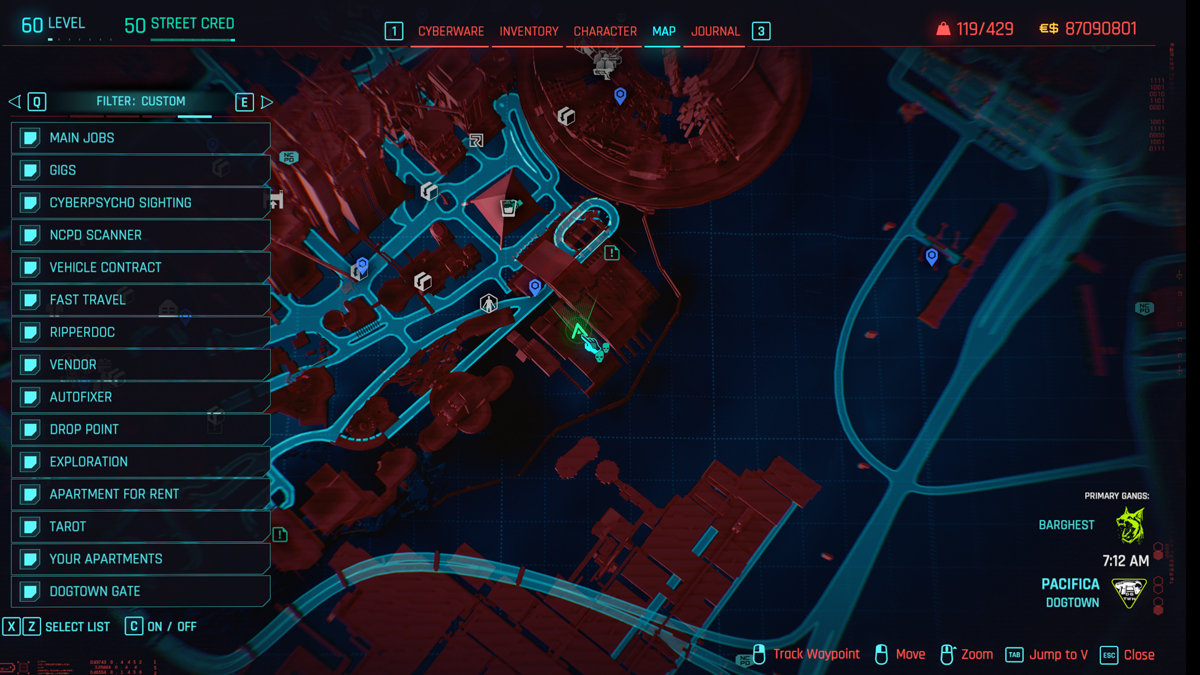Toggle Cyberpsycho Sighting filter
This screenshot has height=675, width=1200.
coord(141,203)
